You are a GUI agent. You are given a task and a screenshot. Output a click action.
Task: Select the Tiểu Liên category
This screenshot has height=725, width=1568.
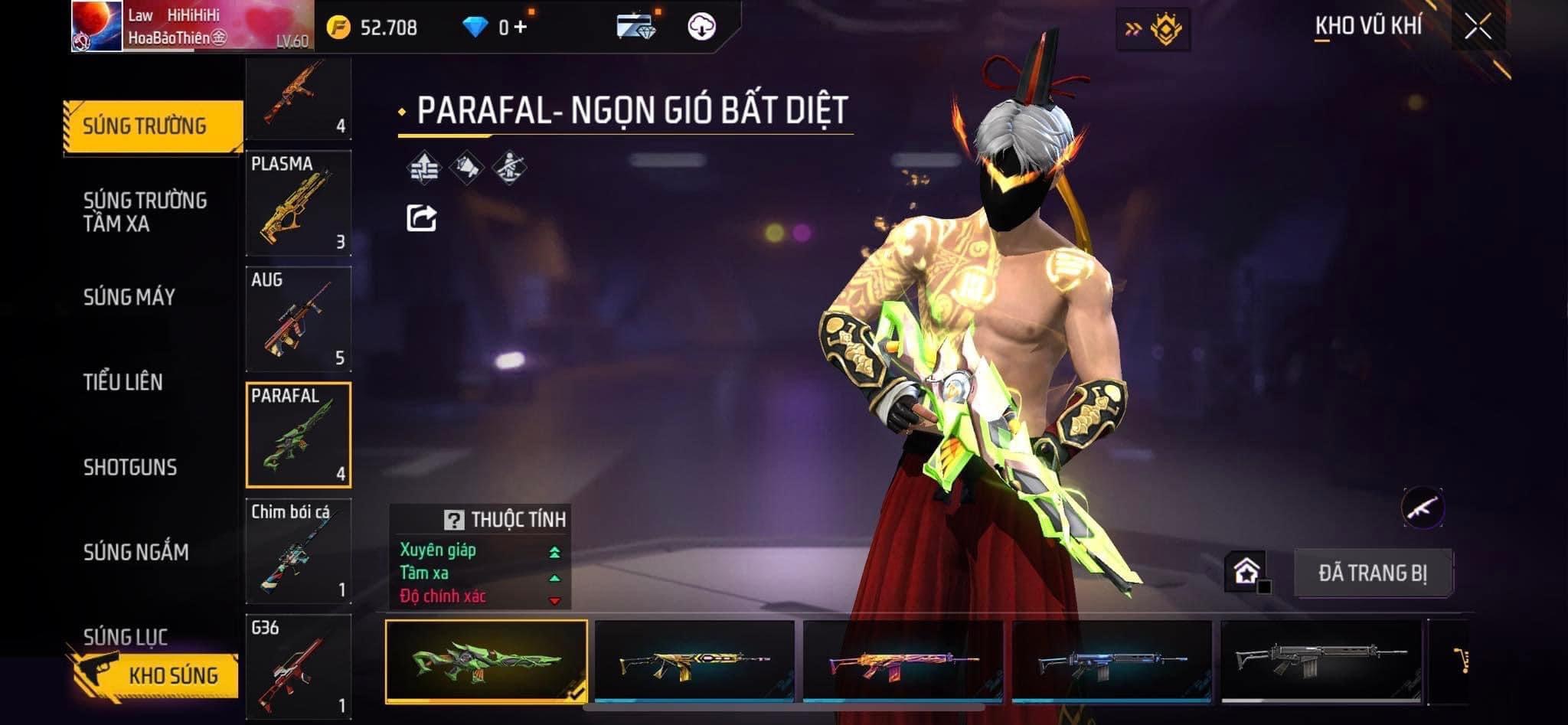tap(123, 382)
